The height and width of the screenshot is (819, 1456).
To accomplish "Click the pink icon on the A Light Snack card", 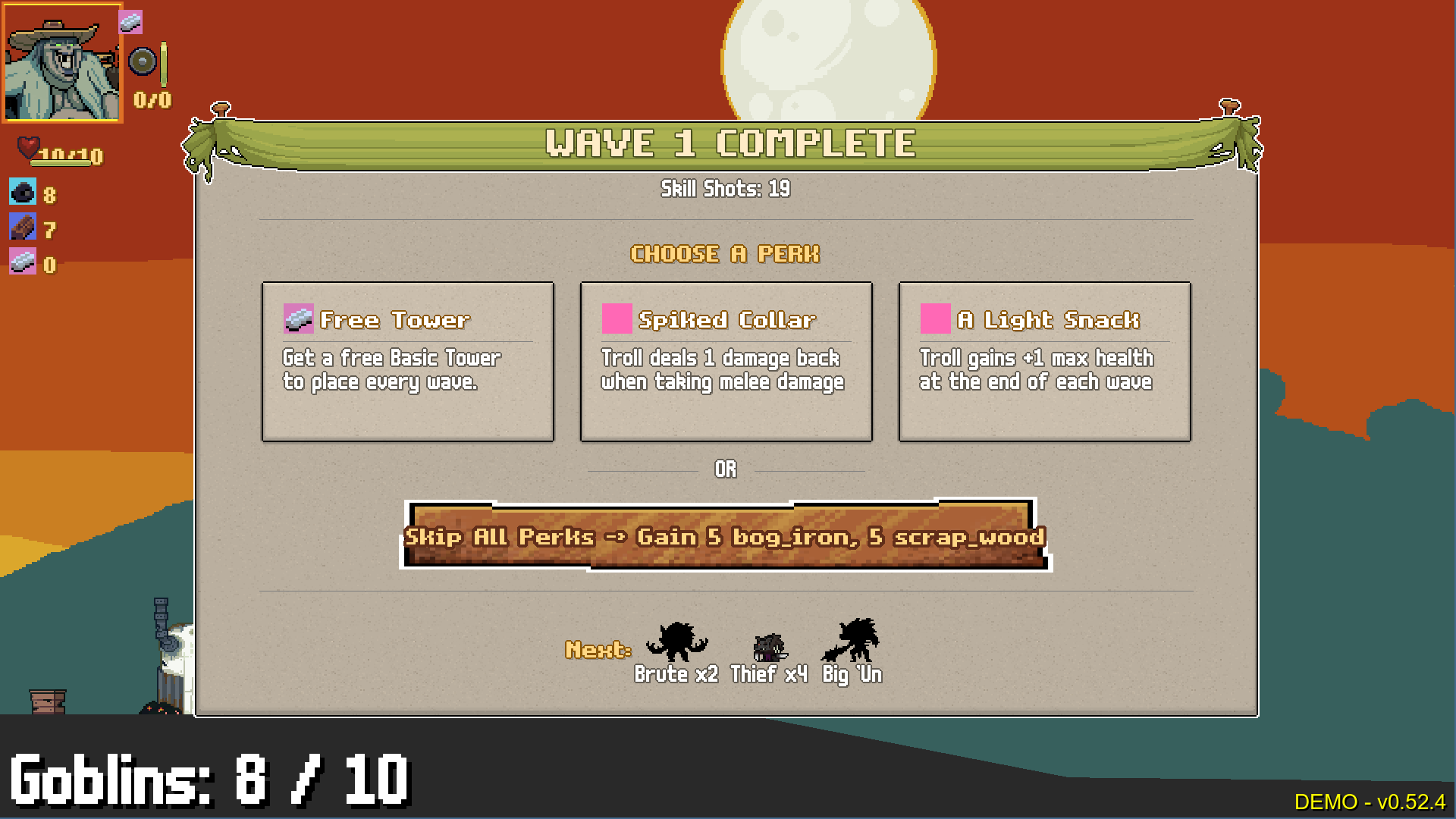I will 934,318.
